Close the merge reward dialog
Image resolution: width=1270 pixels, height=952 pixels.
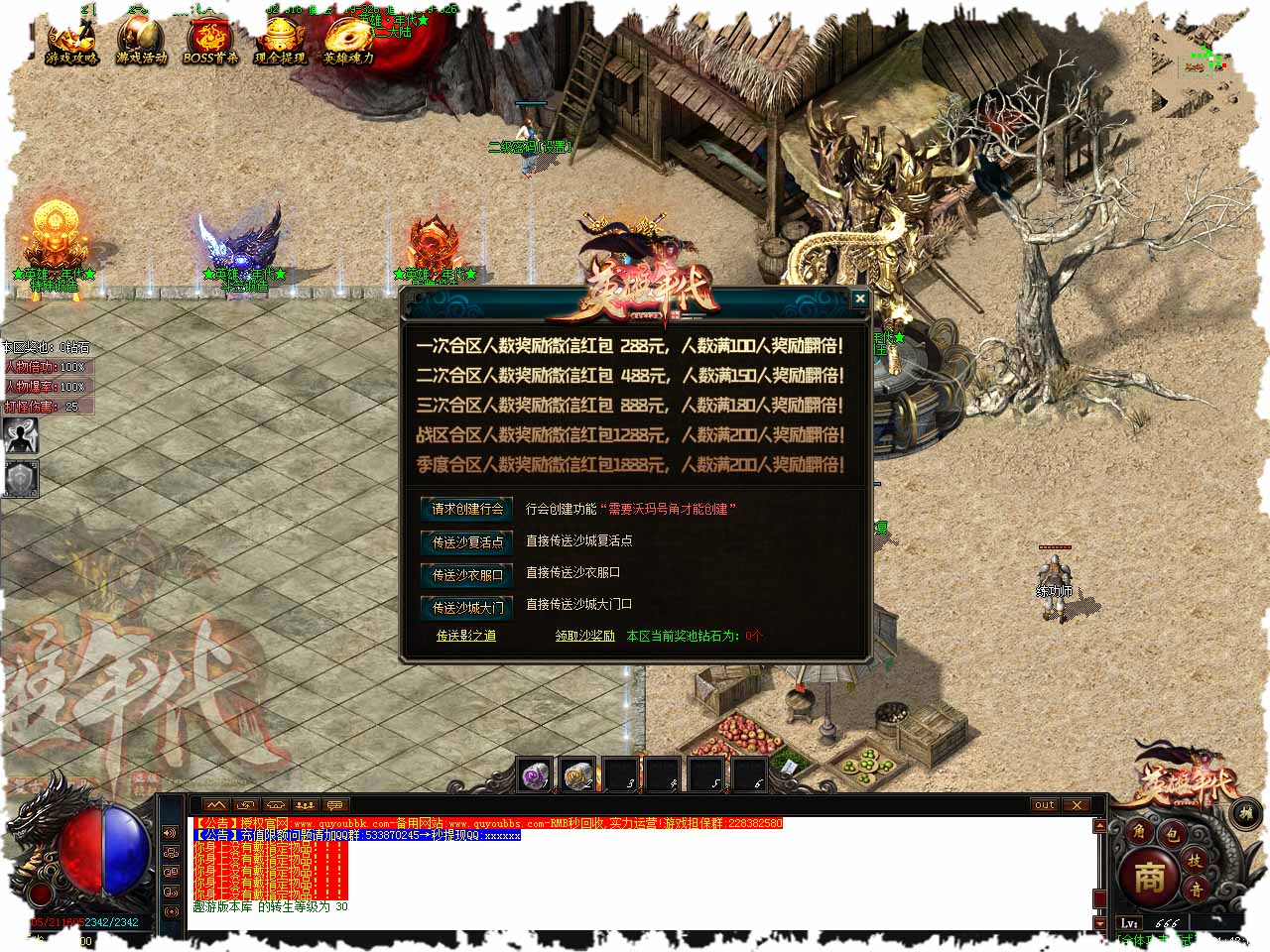859,297
